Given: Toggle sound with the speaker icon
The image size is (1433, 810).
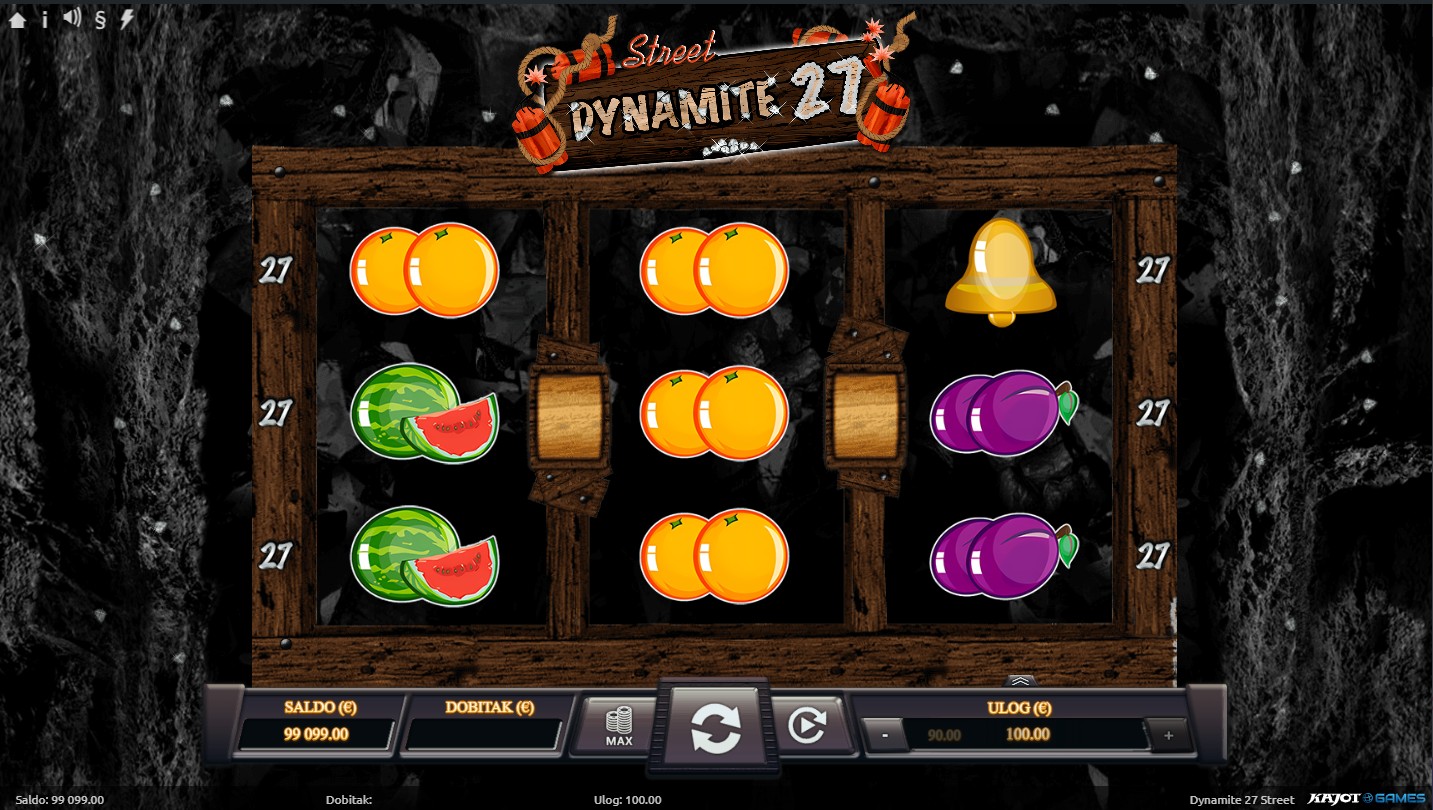Looking at the screenshot, I should point(72,18).
